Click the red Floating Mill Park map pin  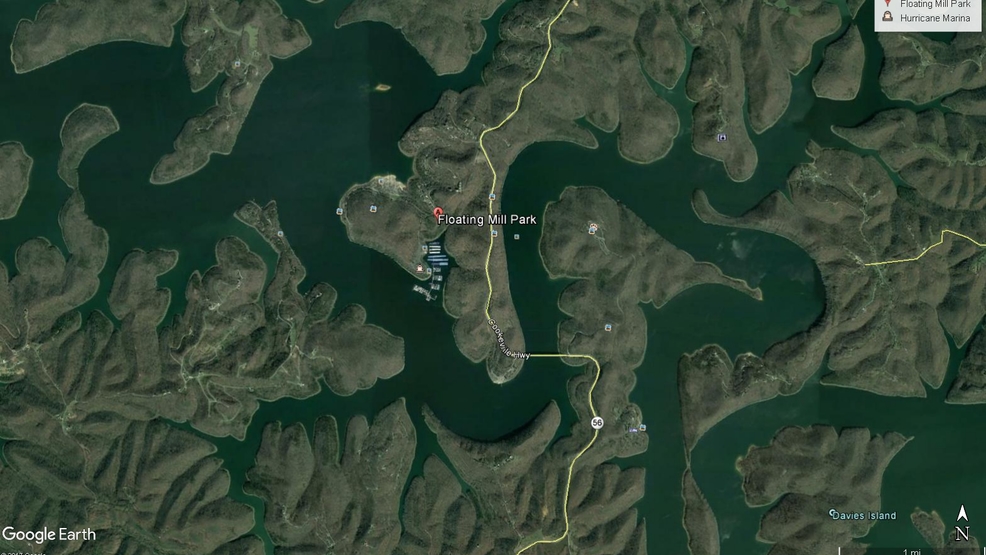point(437,212)
